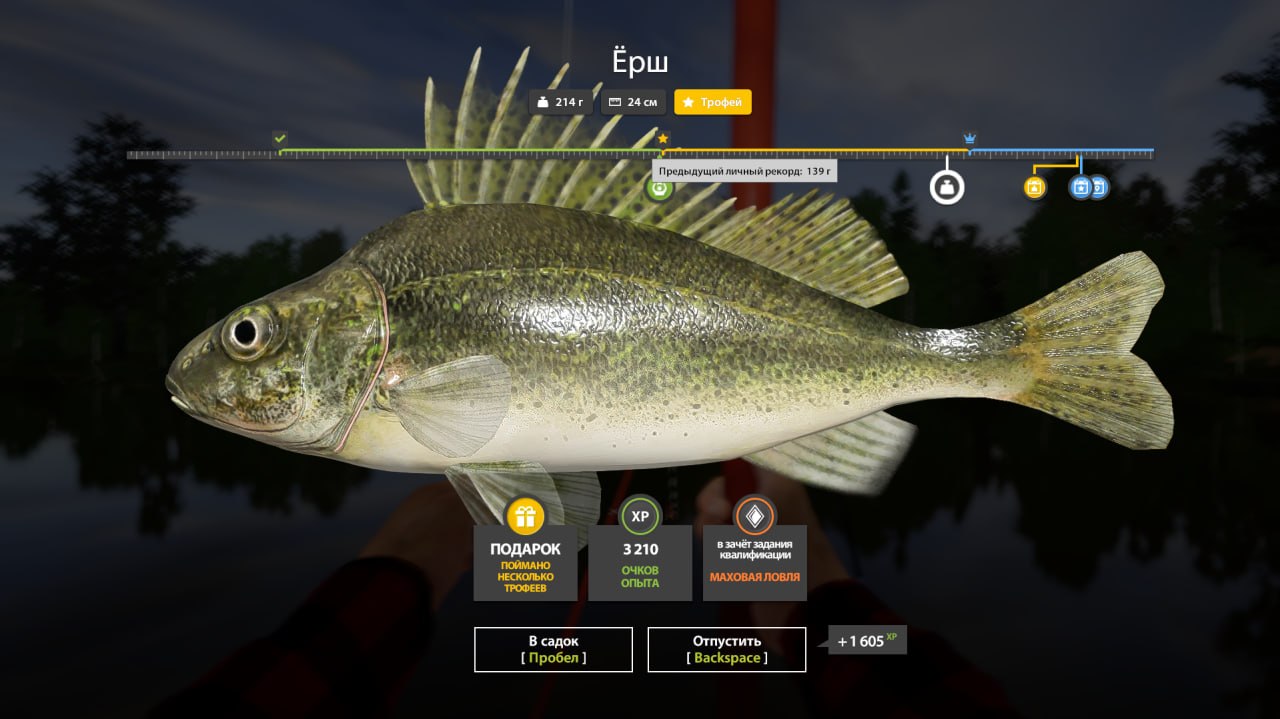
Task: Click the green personal record marker
Action: (659, 187)
